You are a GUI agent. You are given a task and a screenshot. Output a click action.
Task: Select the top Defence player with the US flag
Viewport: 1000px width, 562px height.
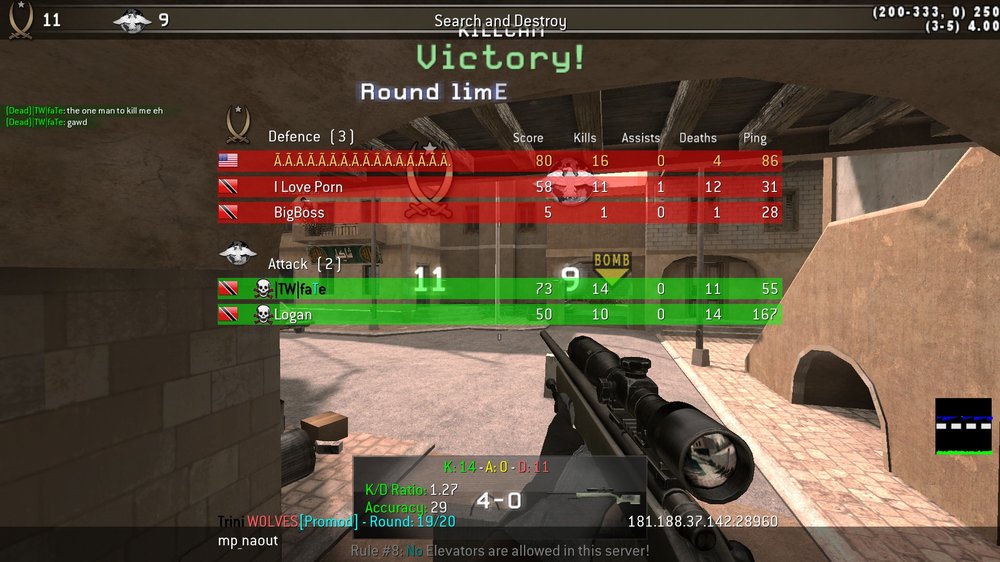click(x=499, y=161)
